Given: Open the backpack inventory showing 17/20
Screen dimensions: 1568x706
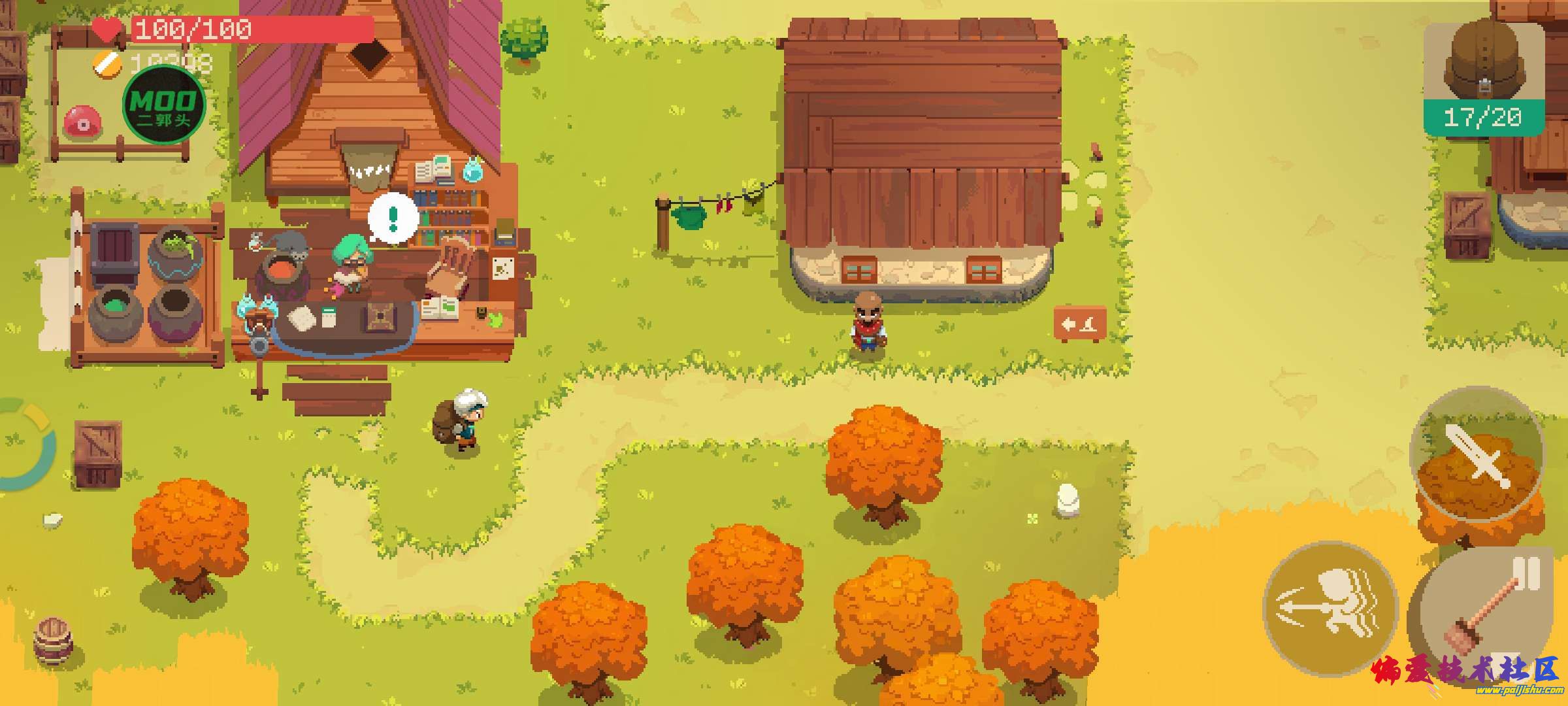Looking at the screenshot, I should [x=1483, y=78].
